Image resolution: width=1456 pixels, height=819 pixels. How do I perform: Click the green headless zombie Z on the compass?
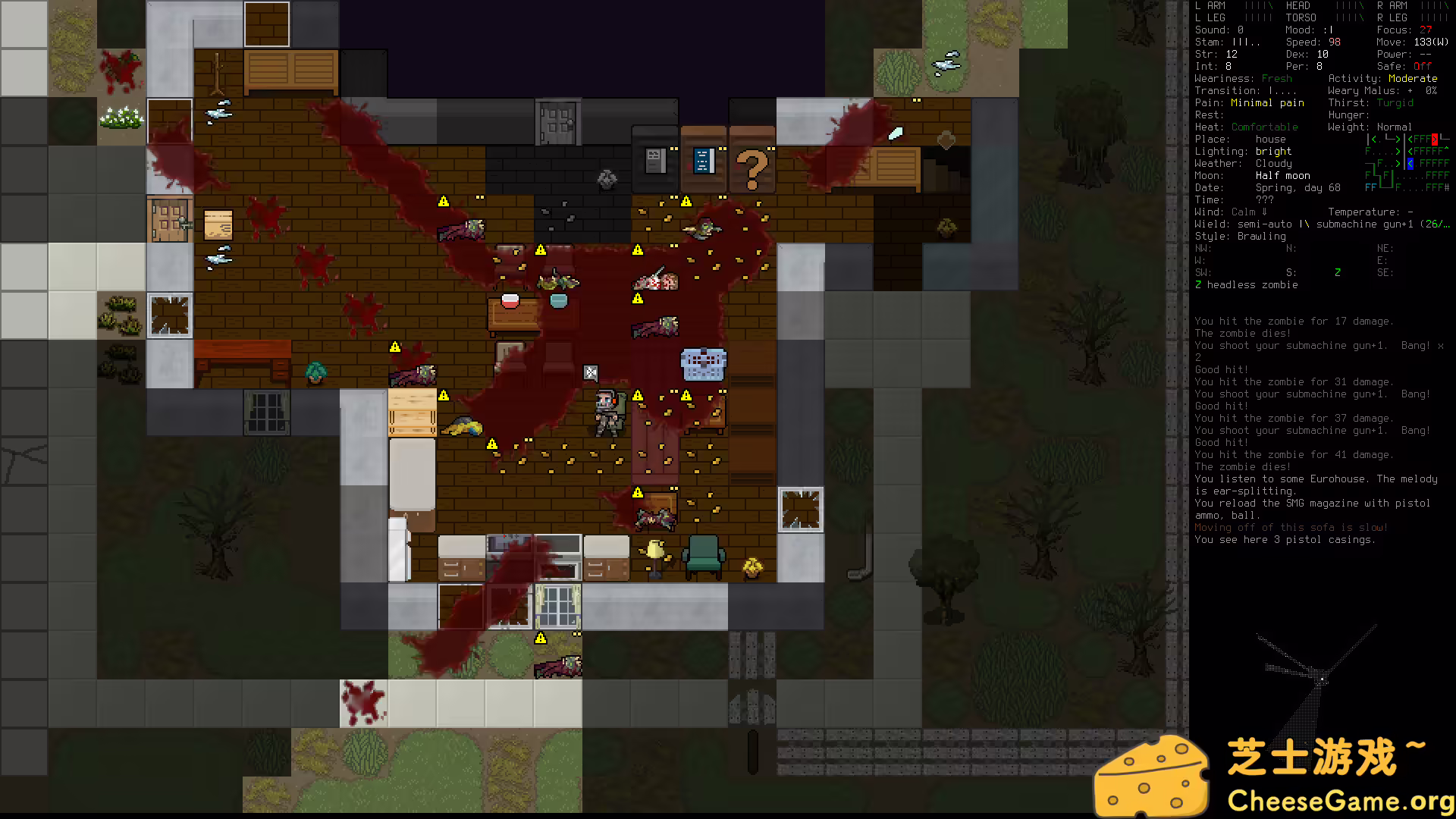click(x=1338, y=272)
